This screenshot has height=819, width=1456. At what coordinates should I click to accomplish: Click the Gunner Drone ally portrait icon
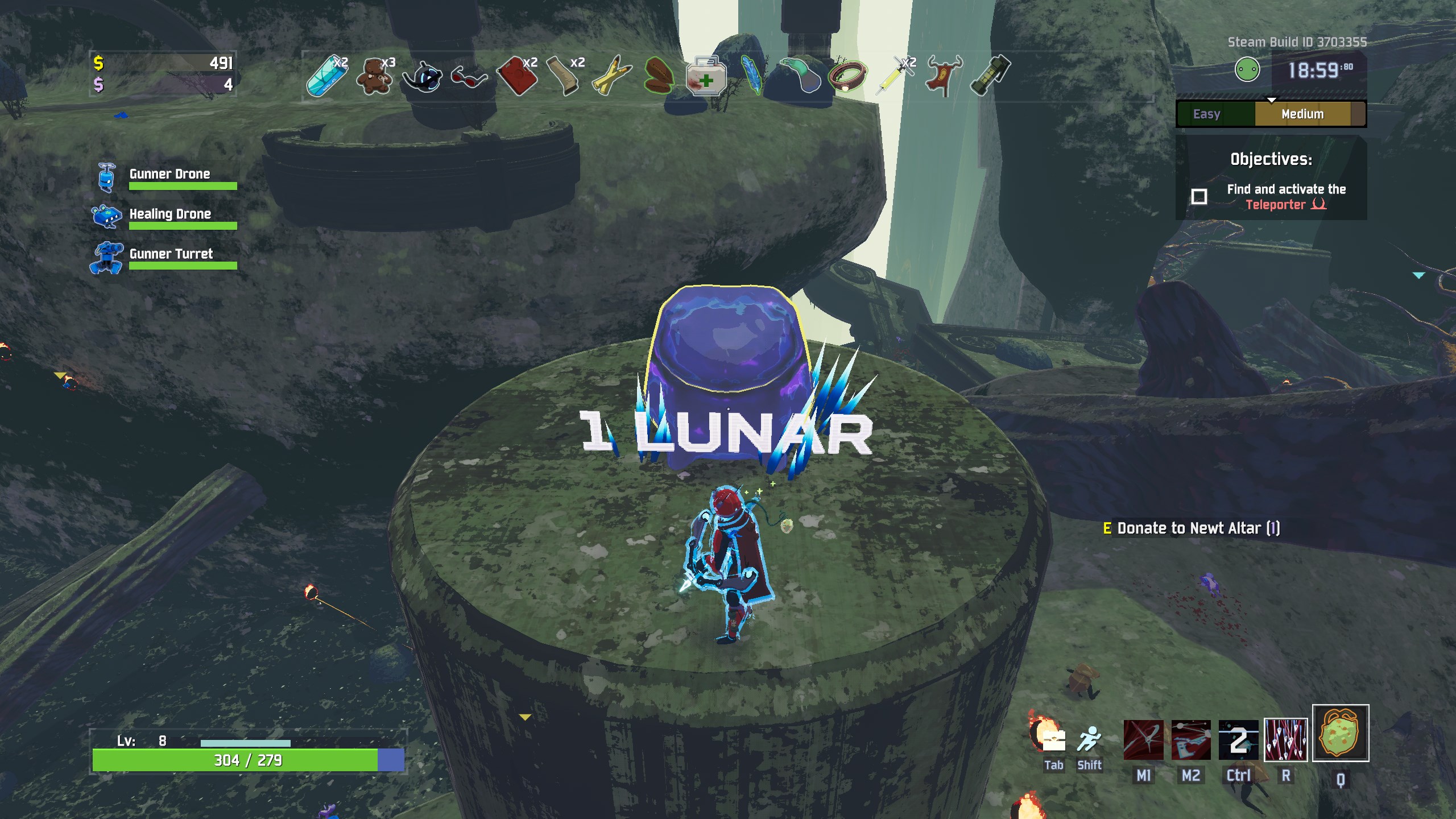click(x=106, y=179)
